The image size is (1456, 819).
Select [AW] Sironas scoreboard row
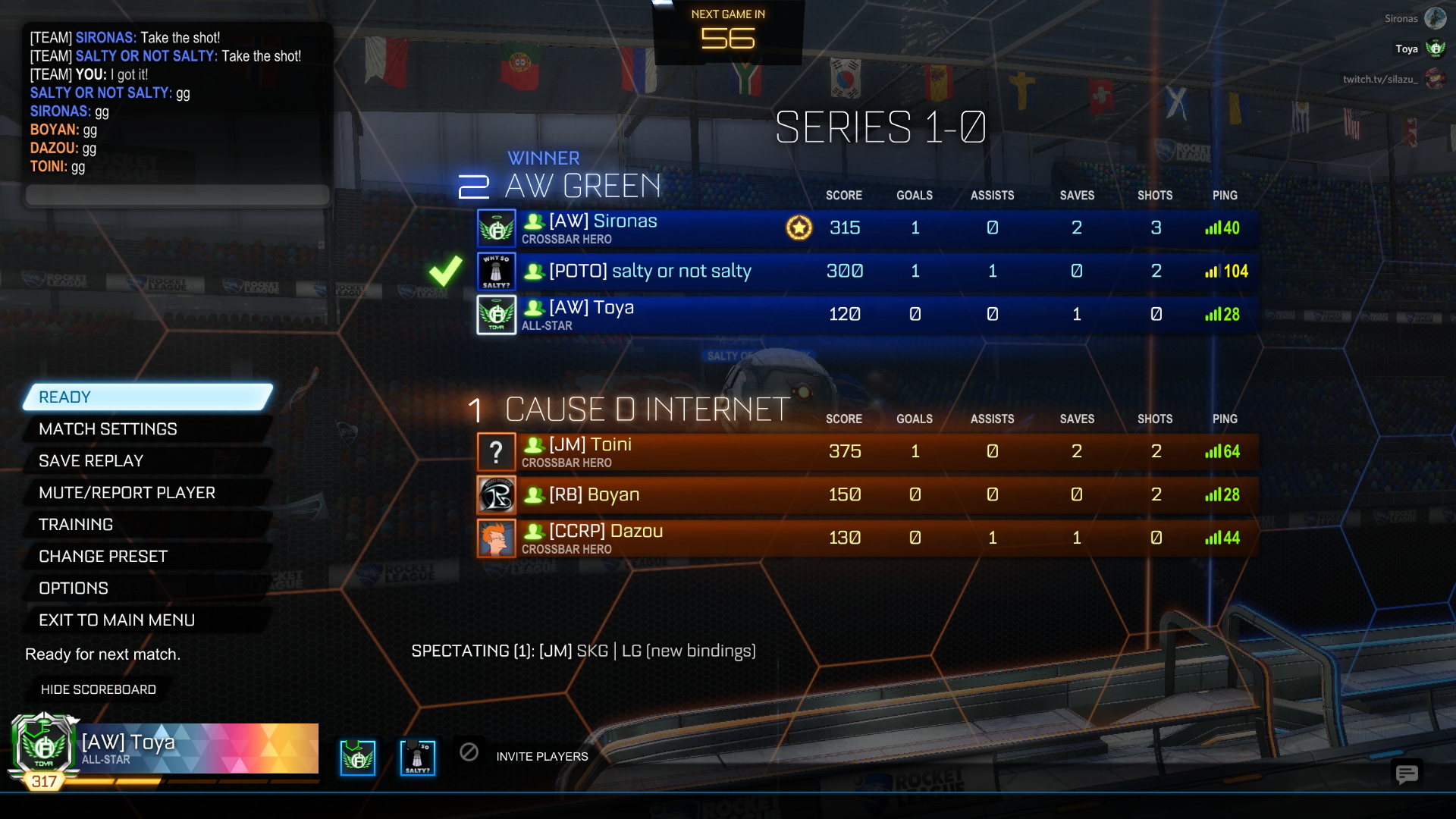pyautogui.click(x=864, y=228)
